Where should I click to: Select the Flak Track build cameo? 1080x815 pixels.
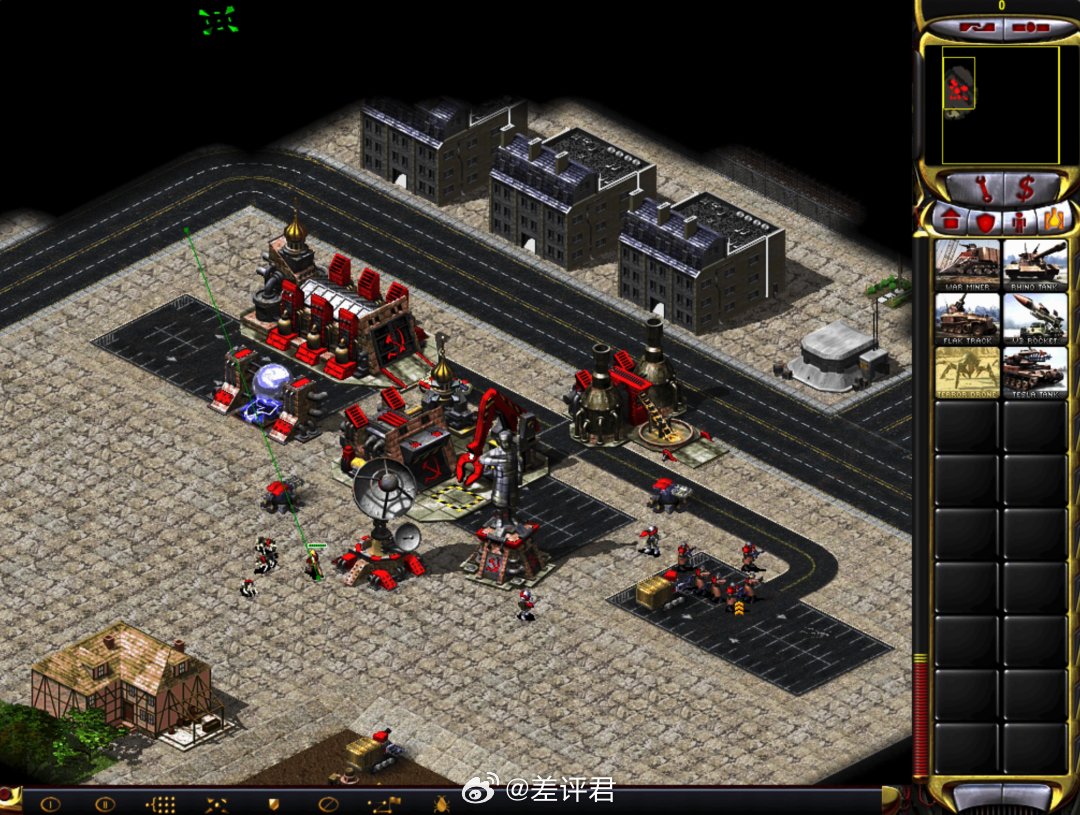[967, 318]
